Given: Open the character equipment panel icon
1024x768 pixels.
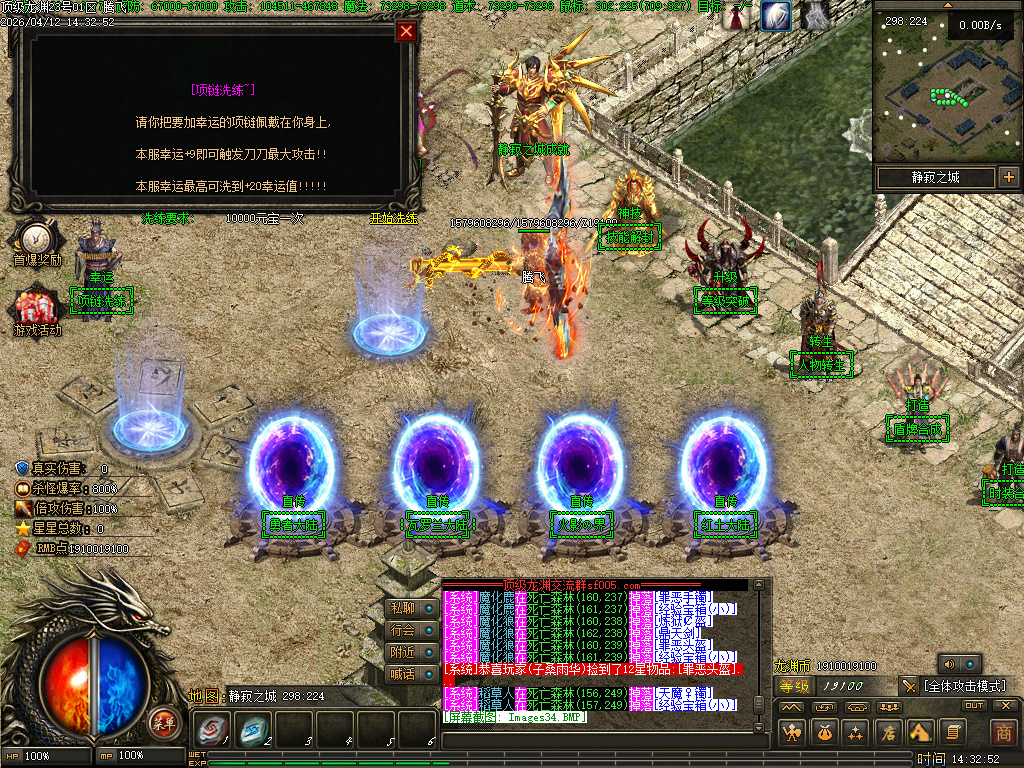Looking at the screenshot, I should (792, 732).
